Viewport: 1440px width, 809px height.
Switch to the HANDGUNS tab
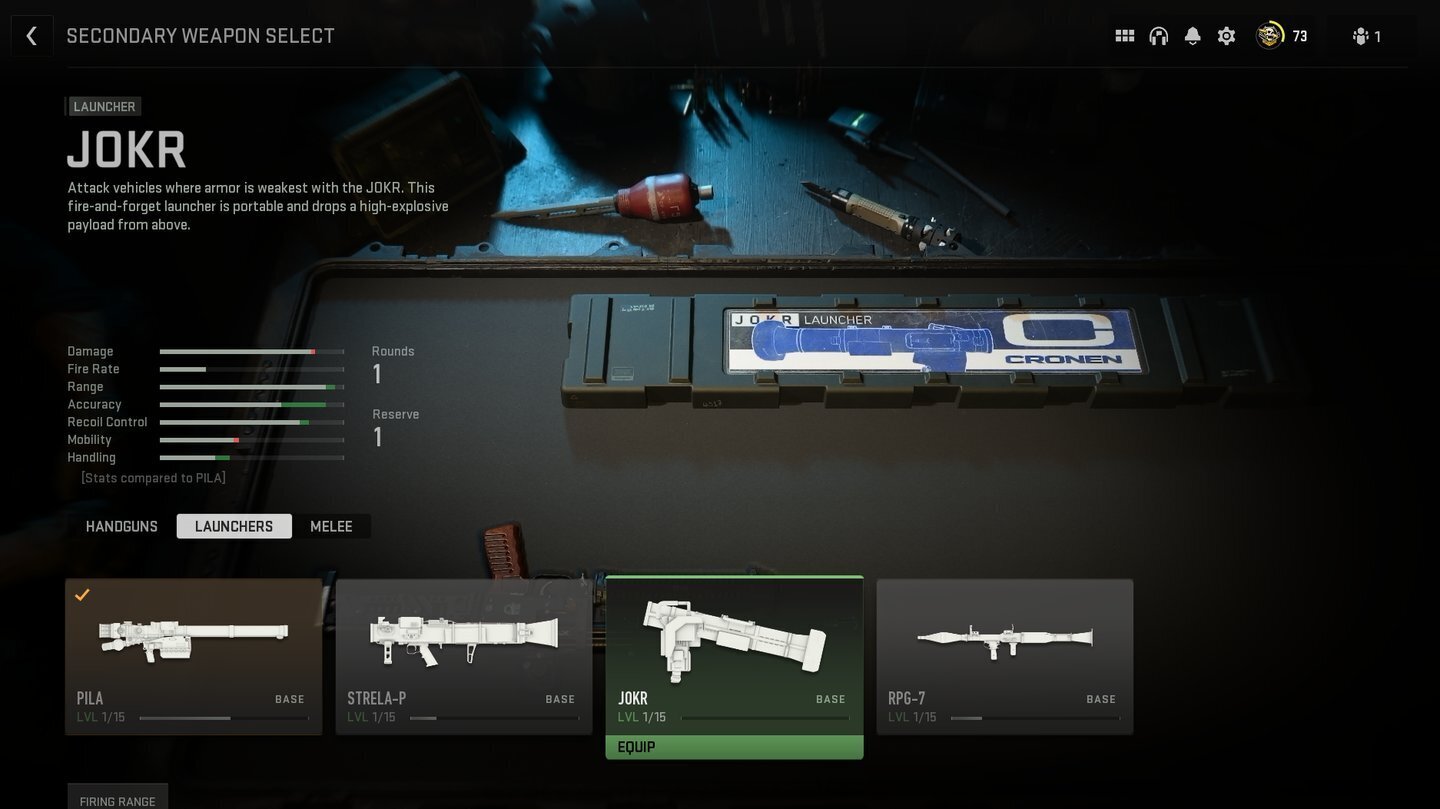coord(121,525)
